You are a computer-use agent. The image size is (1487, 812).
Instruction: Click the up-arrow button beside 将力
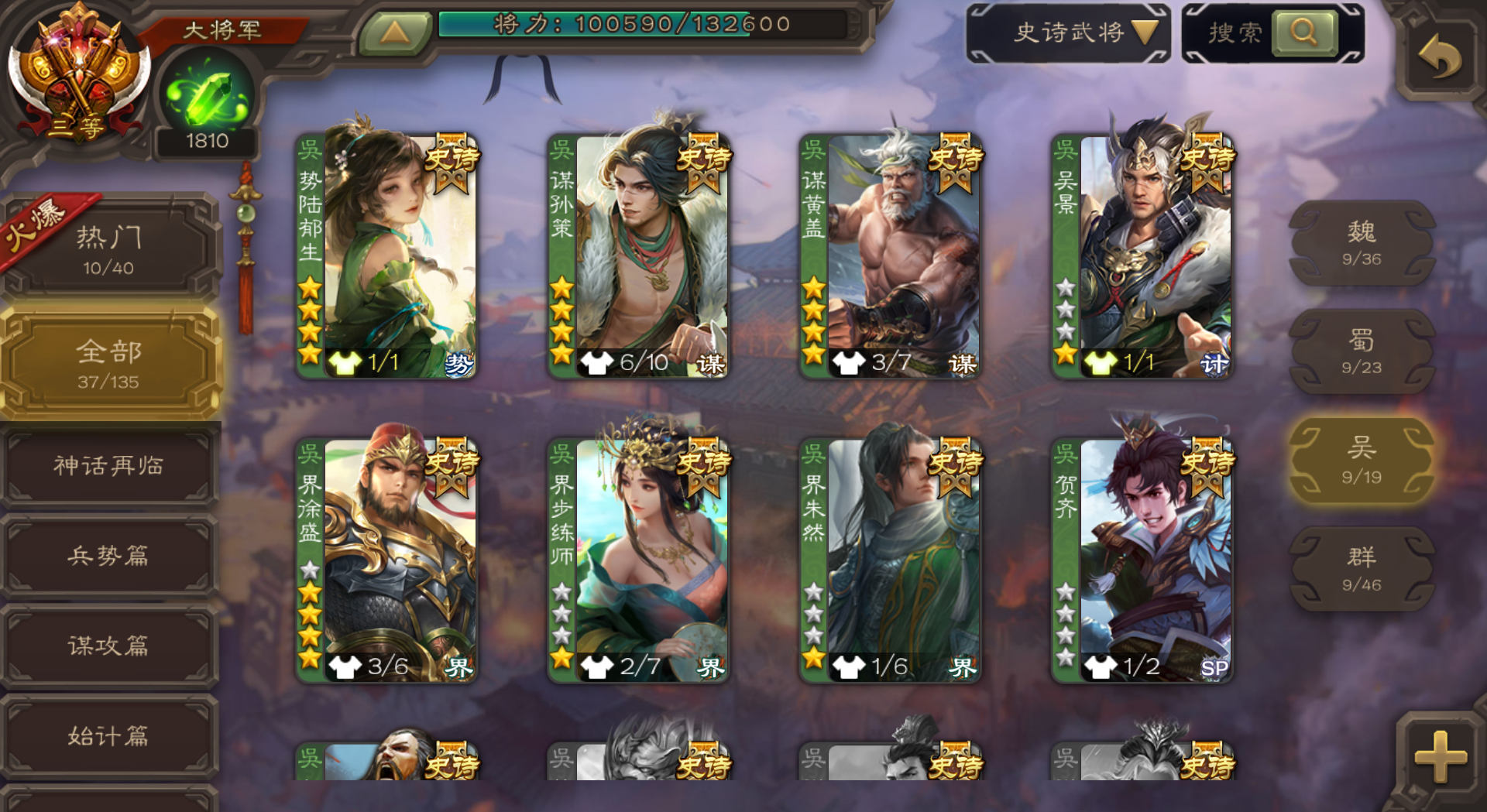click(x=394, y=33)
